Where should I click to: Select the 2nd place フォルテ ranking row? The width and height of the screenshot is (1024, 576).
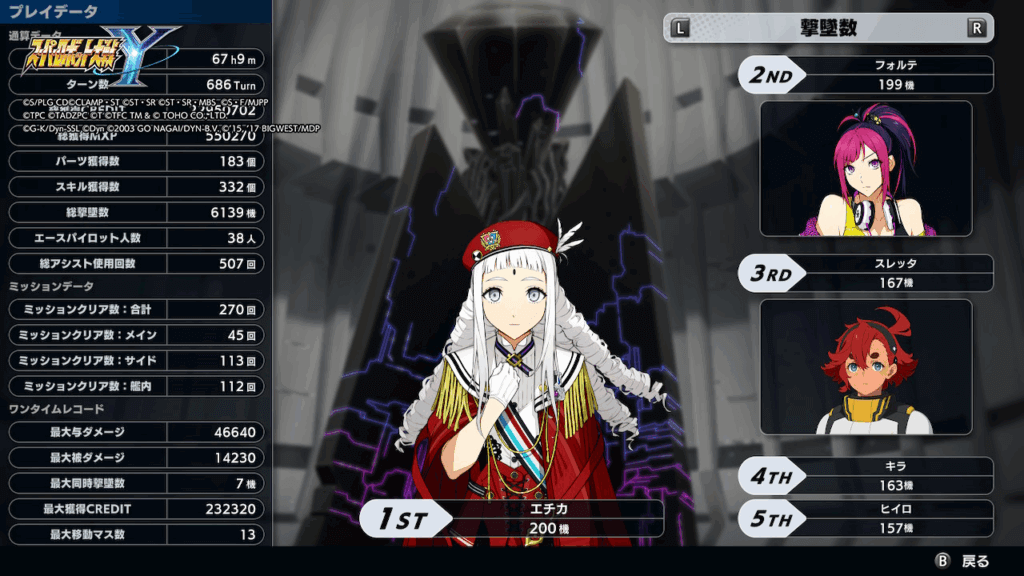866,75
